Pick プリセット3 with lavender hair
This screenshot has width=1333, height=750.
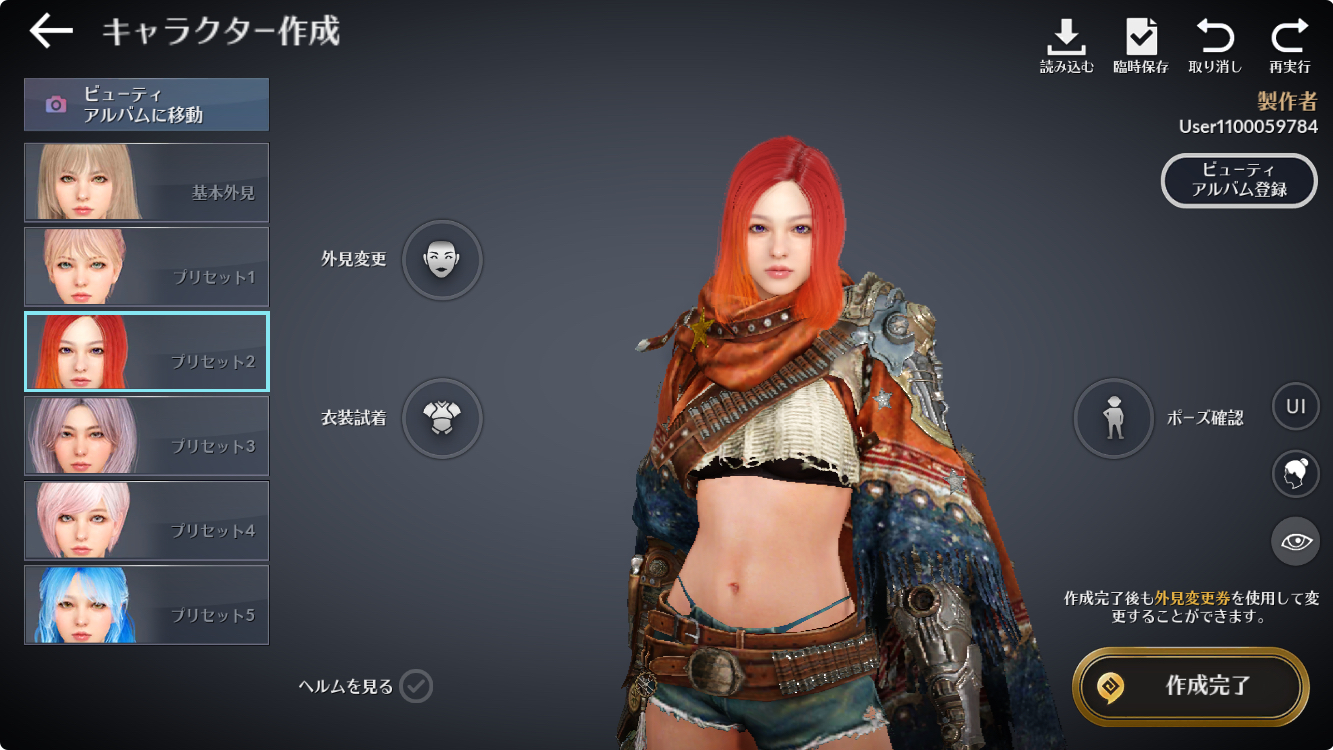[x=146, y=435]
